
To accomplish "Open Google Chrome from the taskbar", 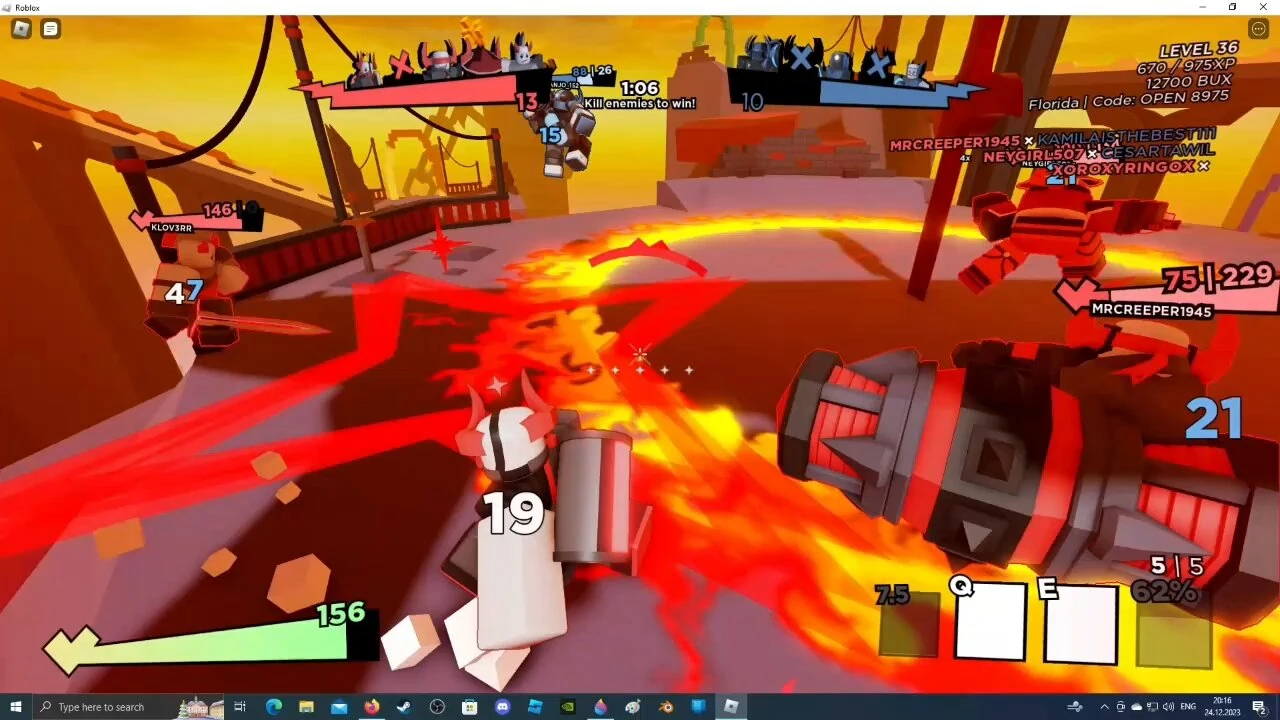I will [x=437, y=707].
